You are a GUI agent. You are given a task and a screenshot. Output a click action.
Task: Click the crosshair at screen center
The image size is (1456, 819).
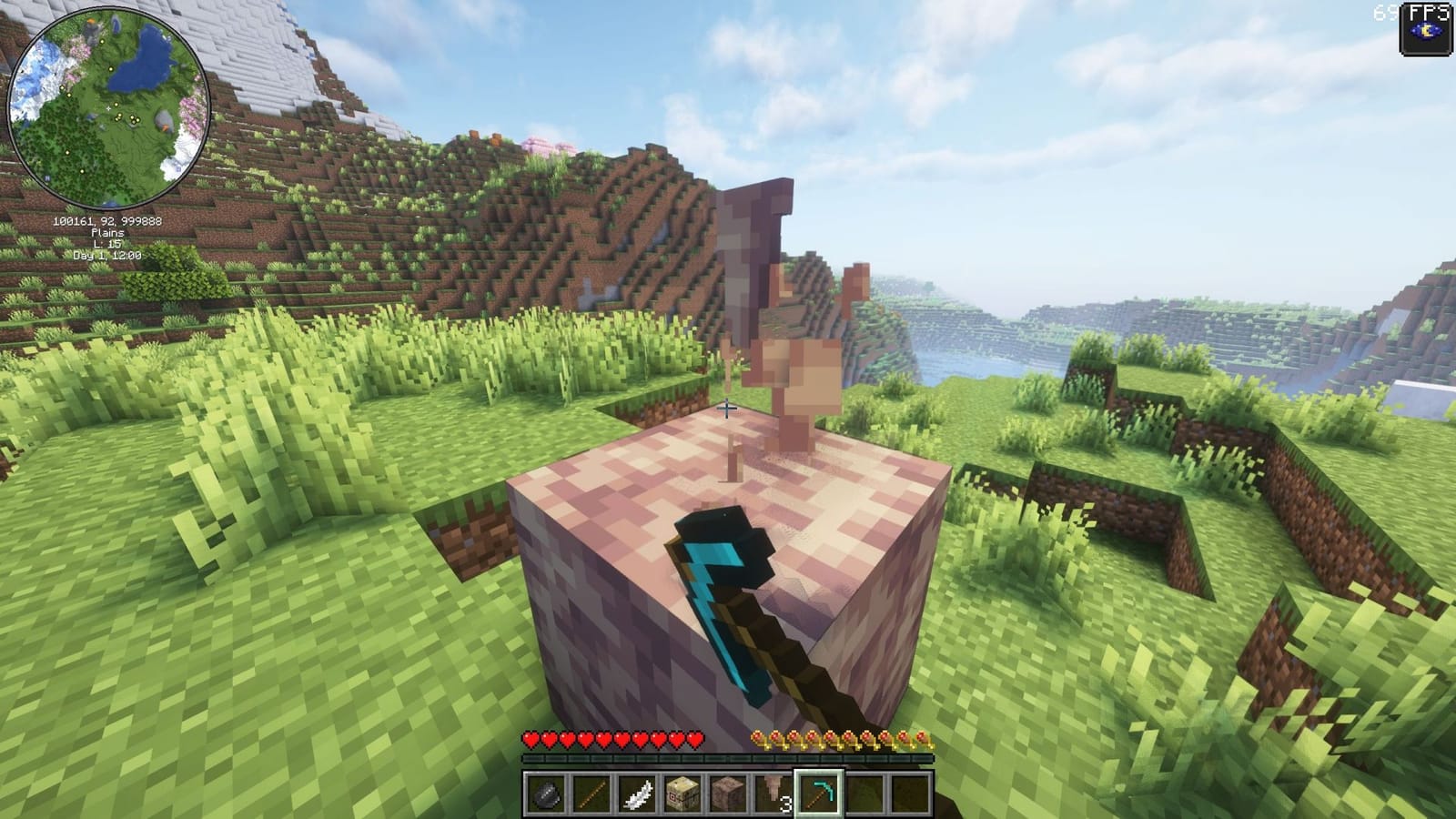[x=728, y=409]
